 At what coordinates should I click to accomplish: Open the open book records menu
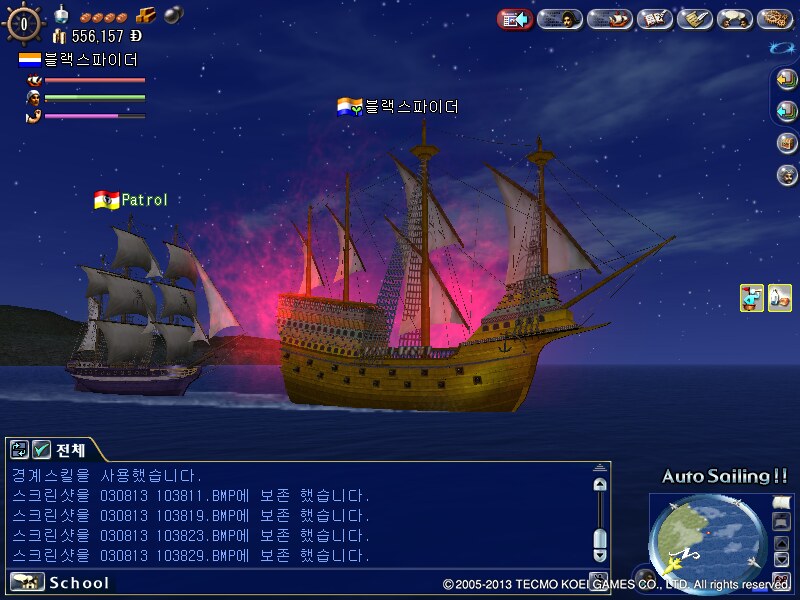tap(654, 19)
